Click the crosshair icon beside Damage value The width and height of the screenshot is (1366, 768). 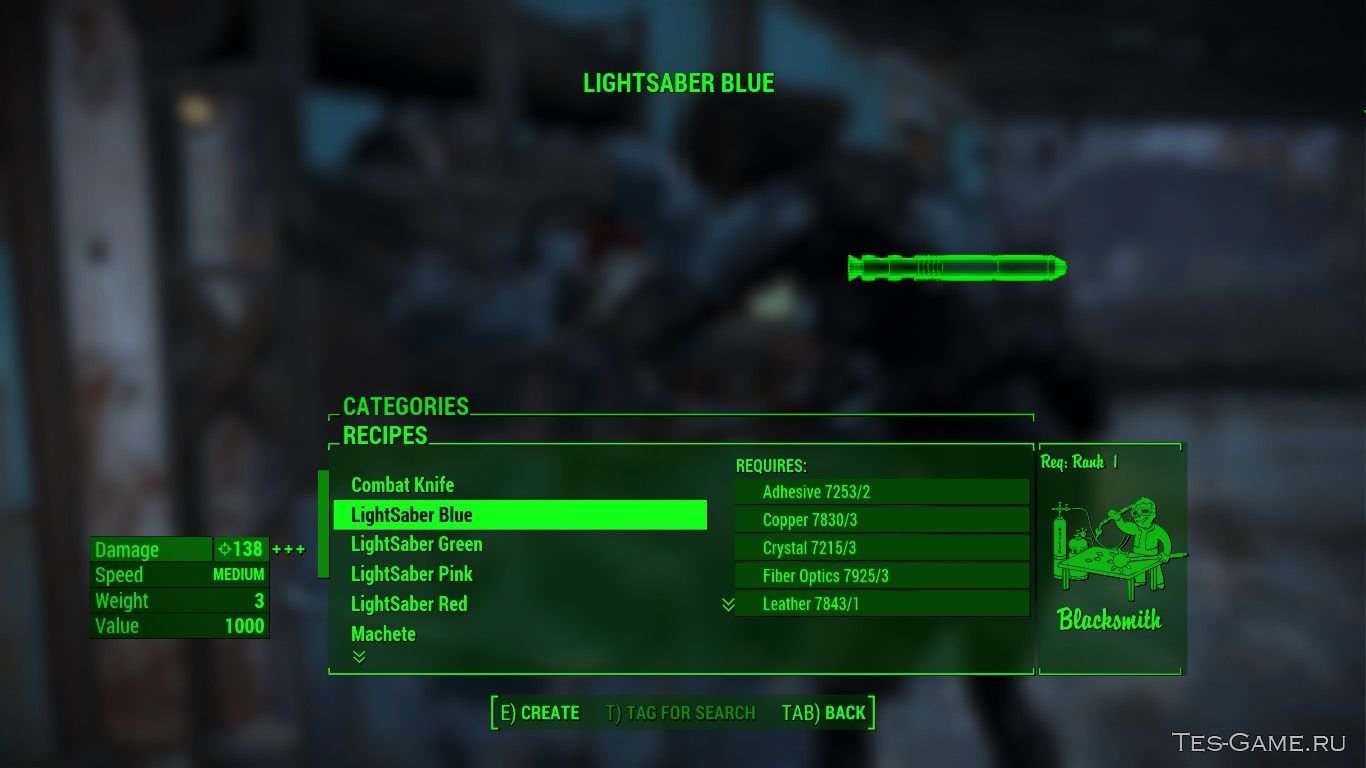227,549
